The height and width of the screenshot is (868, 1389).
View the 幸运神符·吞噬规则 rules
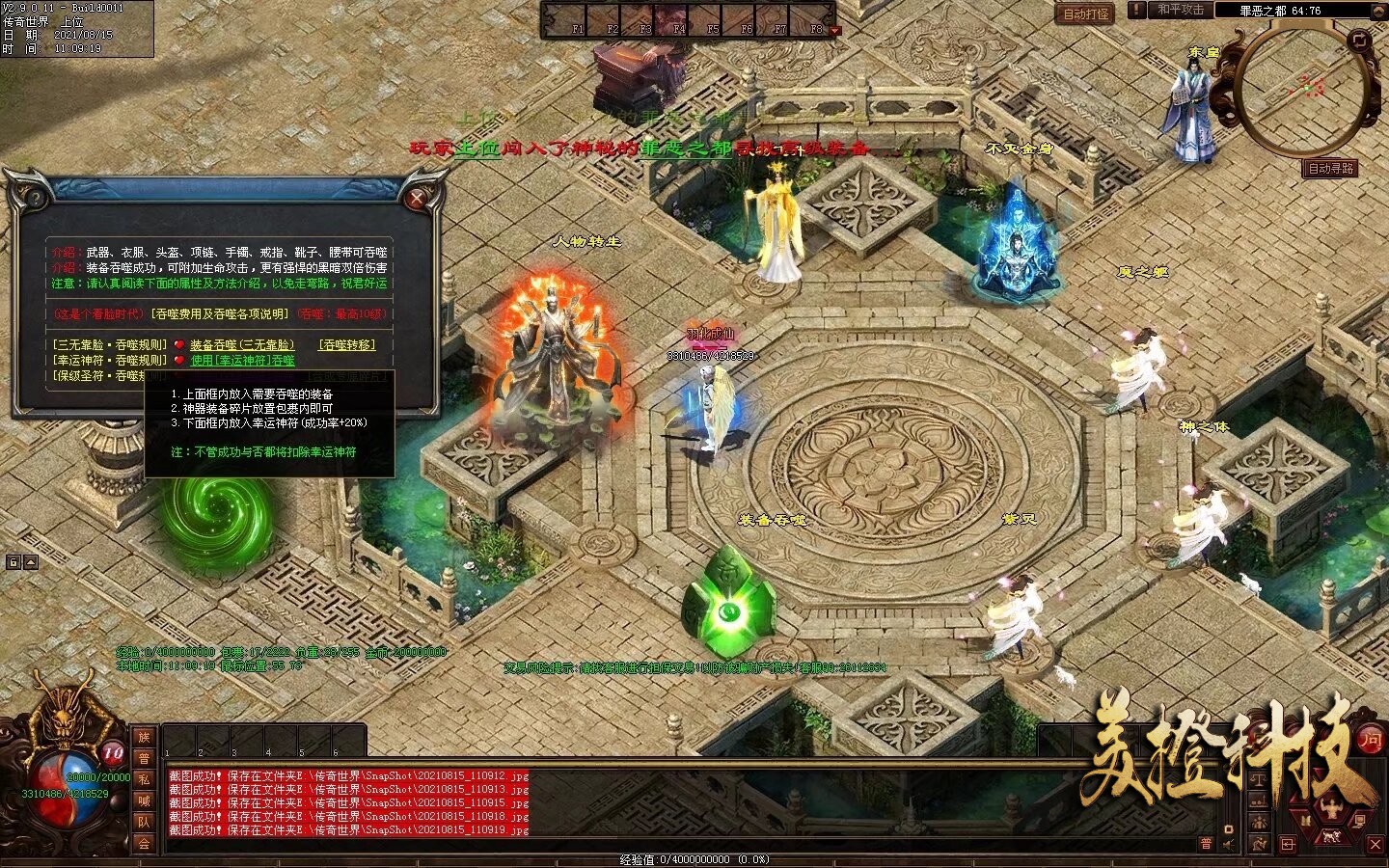click(x=110, y=360)
